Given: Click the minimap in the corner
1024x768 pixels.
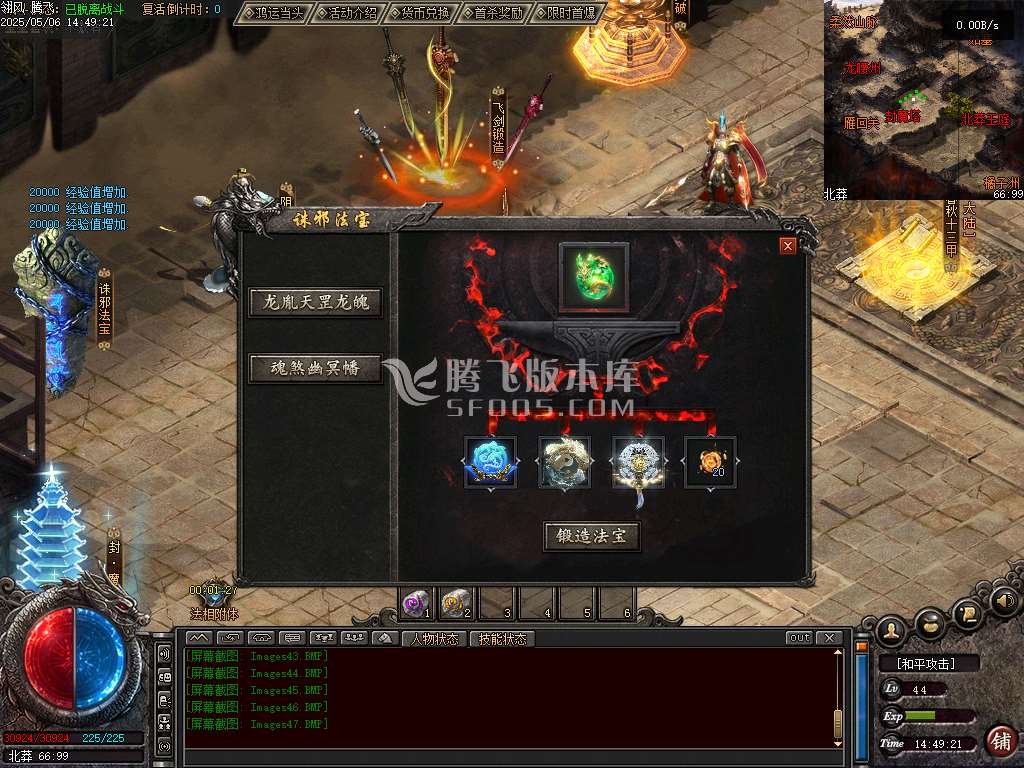Looking at the screenshot, I should coord(920,100).
